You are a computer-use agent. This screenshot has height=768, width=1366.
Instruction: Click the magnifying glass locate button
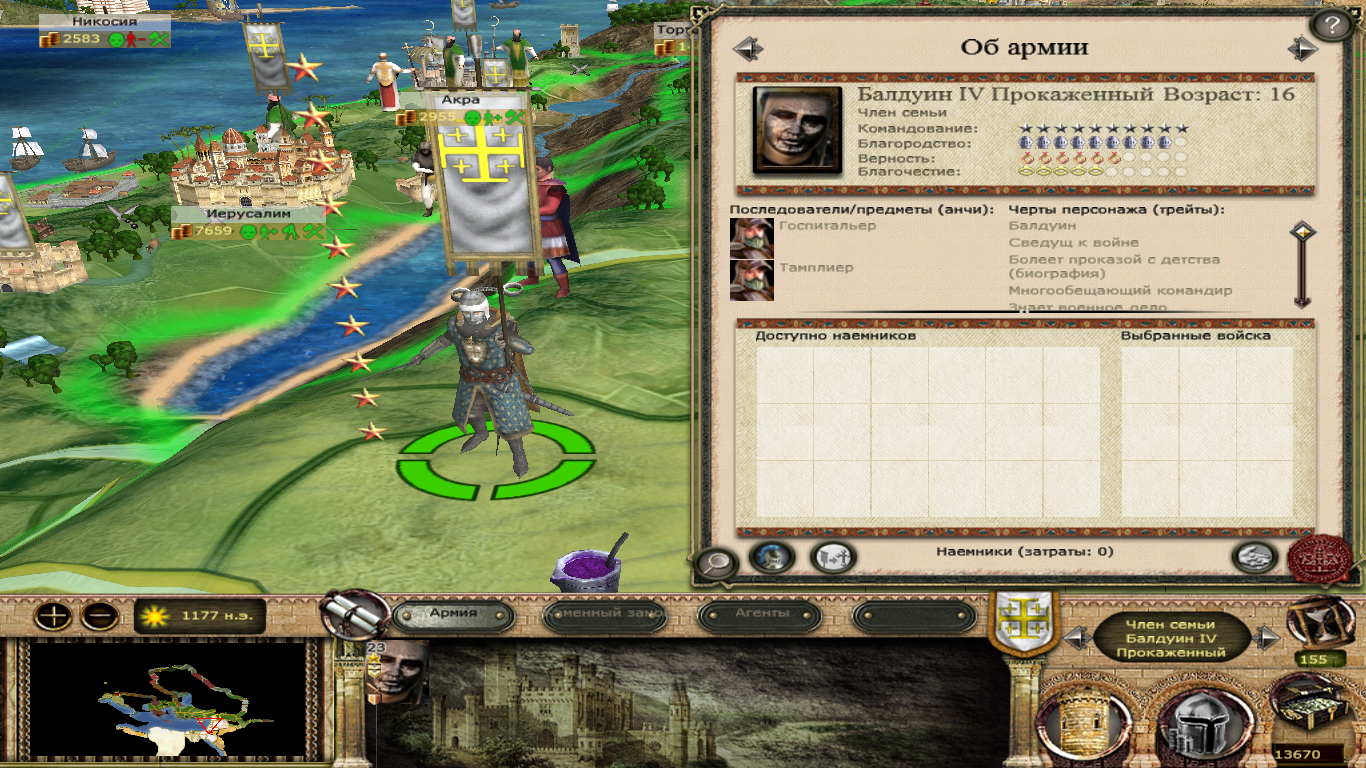click(716, 564)
